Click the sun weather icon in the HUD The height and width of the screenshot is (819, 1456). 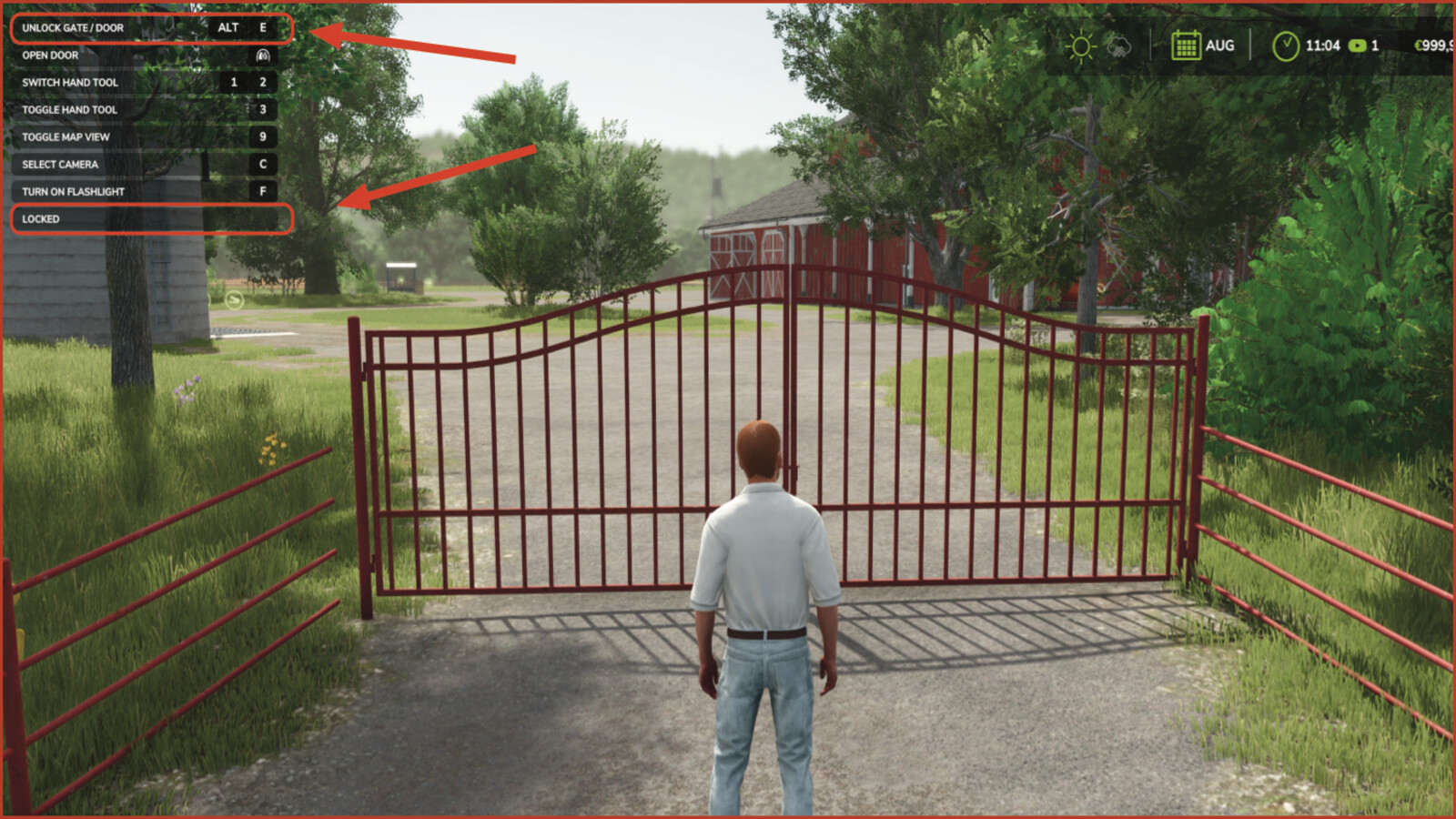1082,45
